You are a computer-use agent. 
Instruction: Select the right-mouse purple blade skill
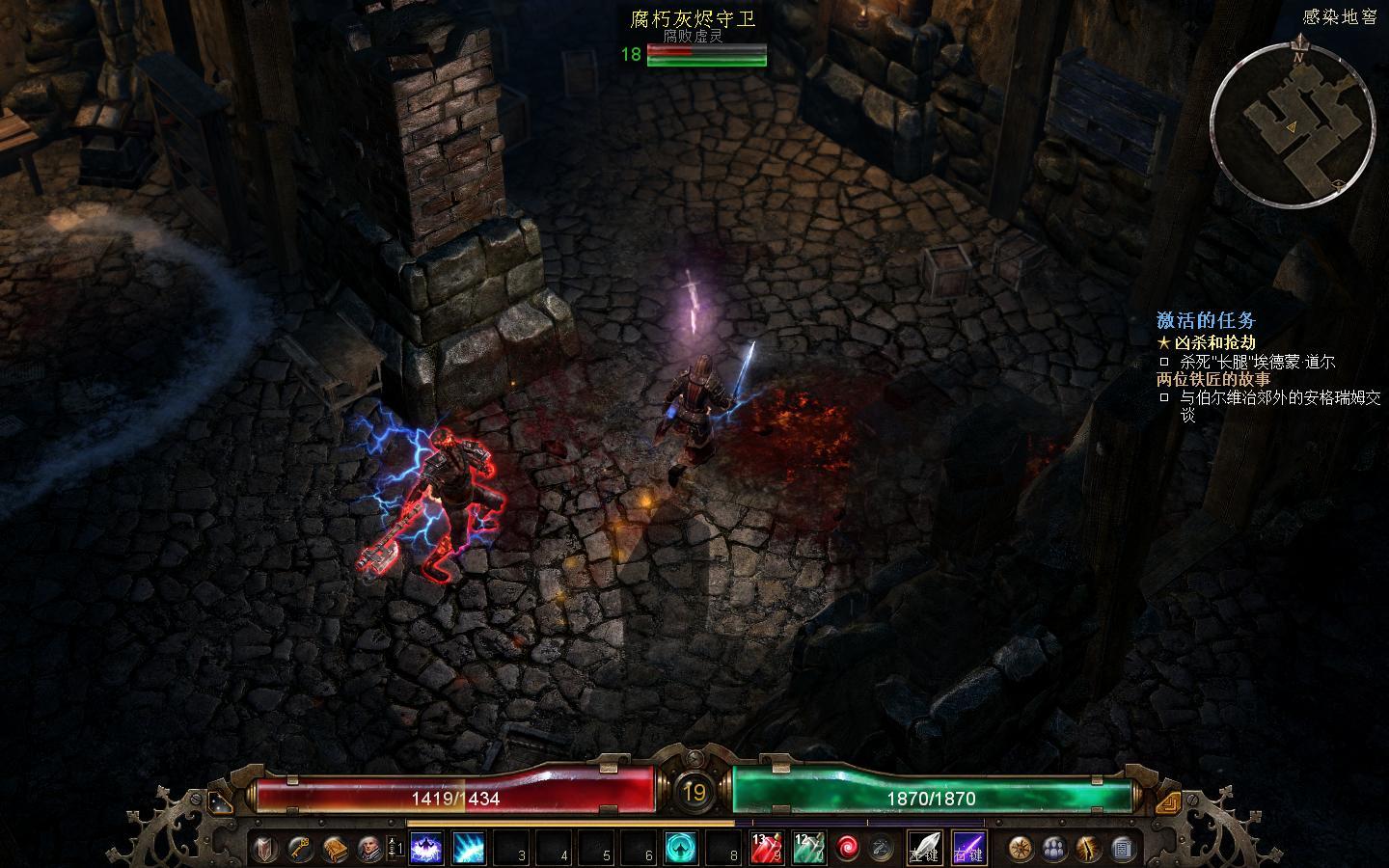pos(968,849)
